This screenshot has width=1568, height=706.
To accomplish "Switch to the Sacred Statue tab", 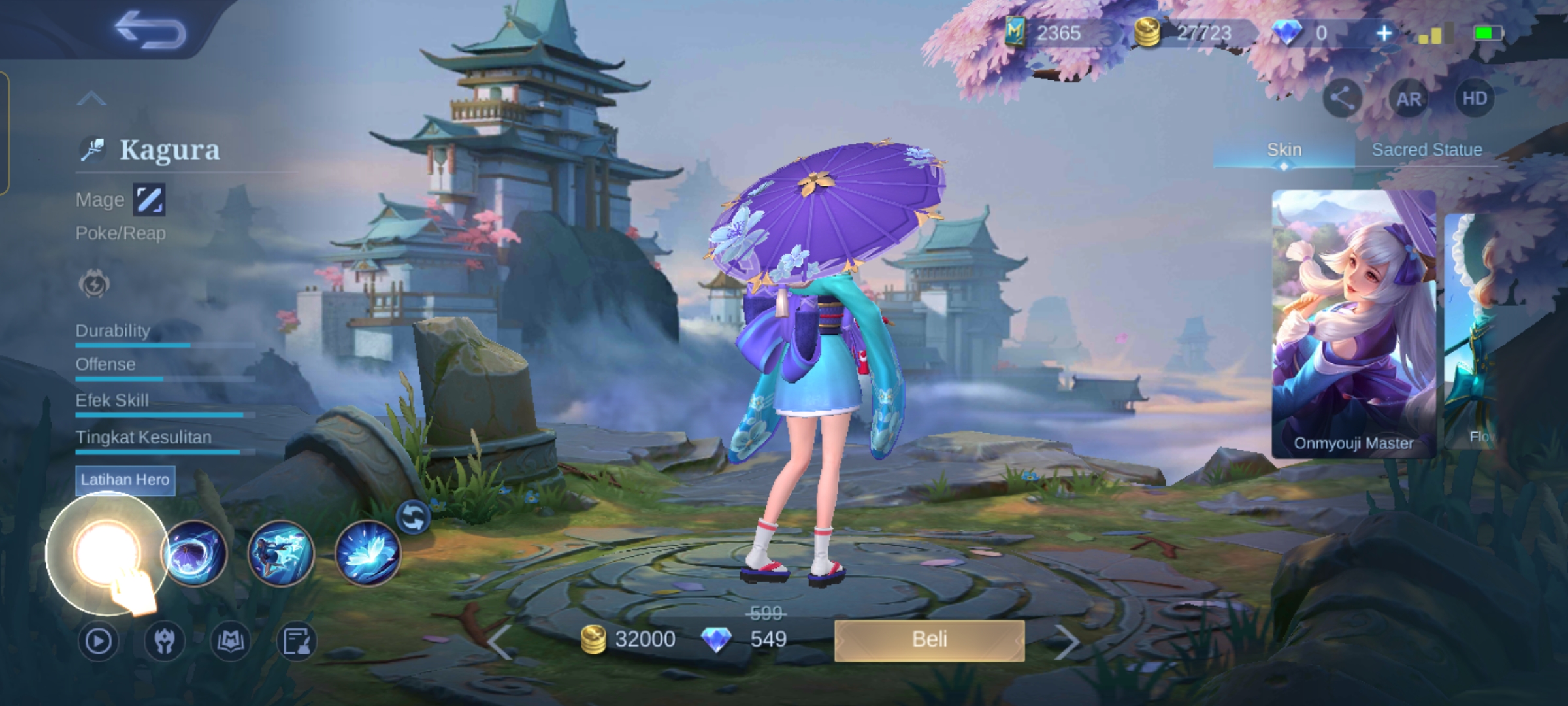I will pyautogui.click(x=1426, y=150).
